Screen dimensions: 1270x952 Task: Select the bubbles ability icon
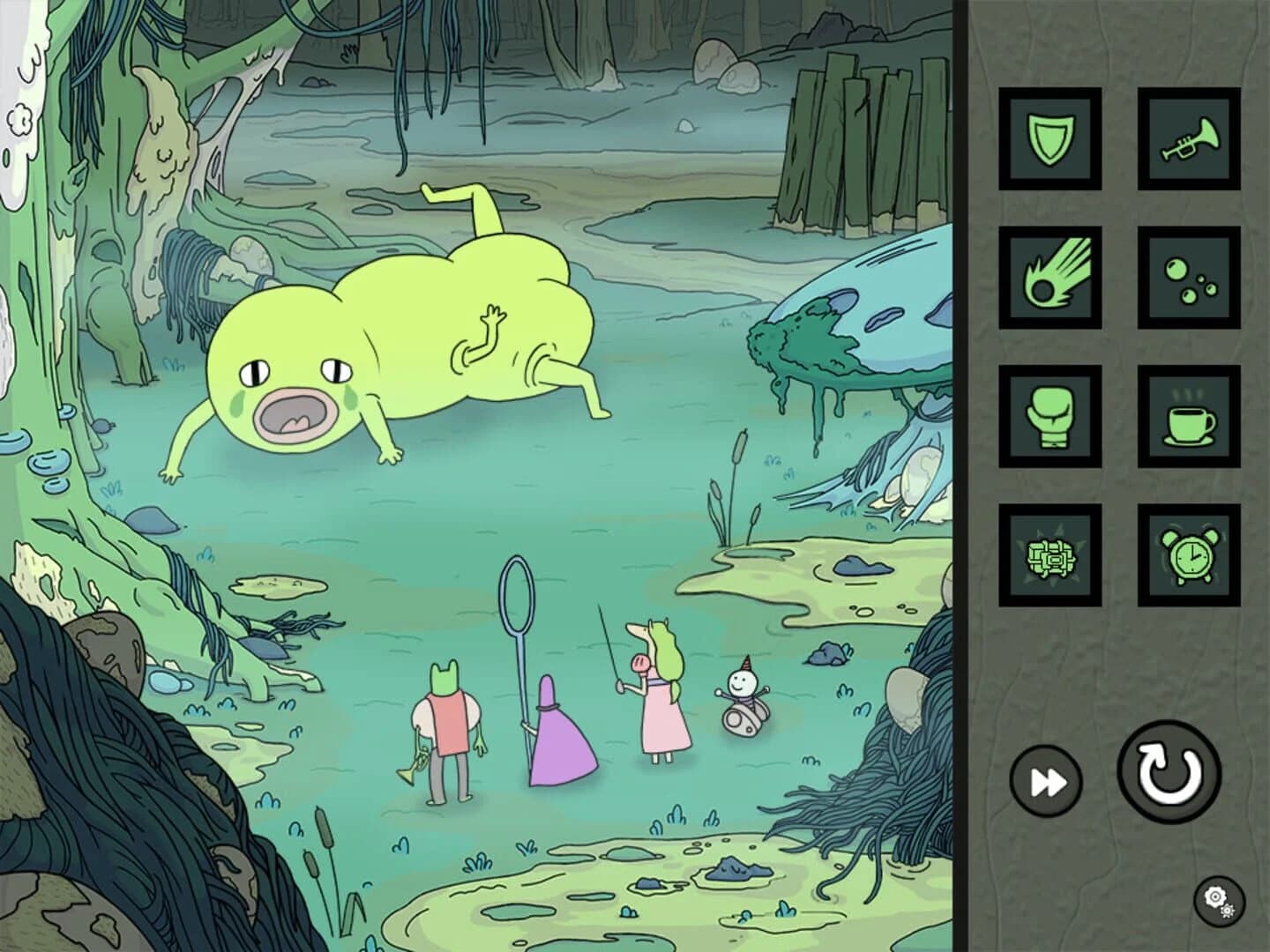tap(1190, 278)
